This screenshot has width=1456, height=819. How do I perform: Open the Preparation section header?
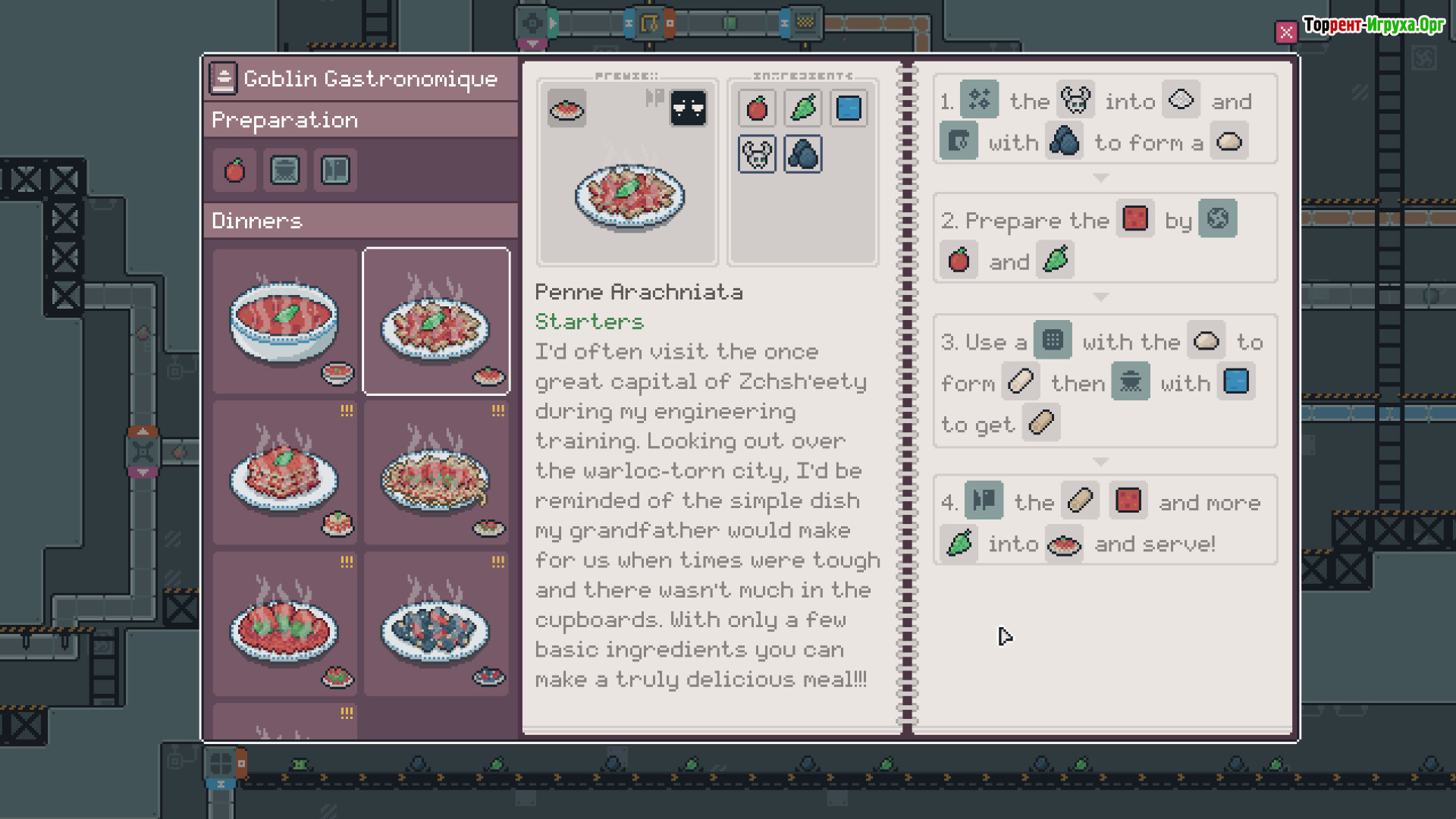361,121
